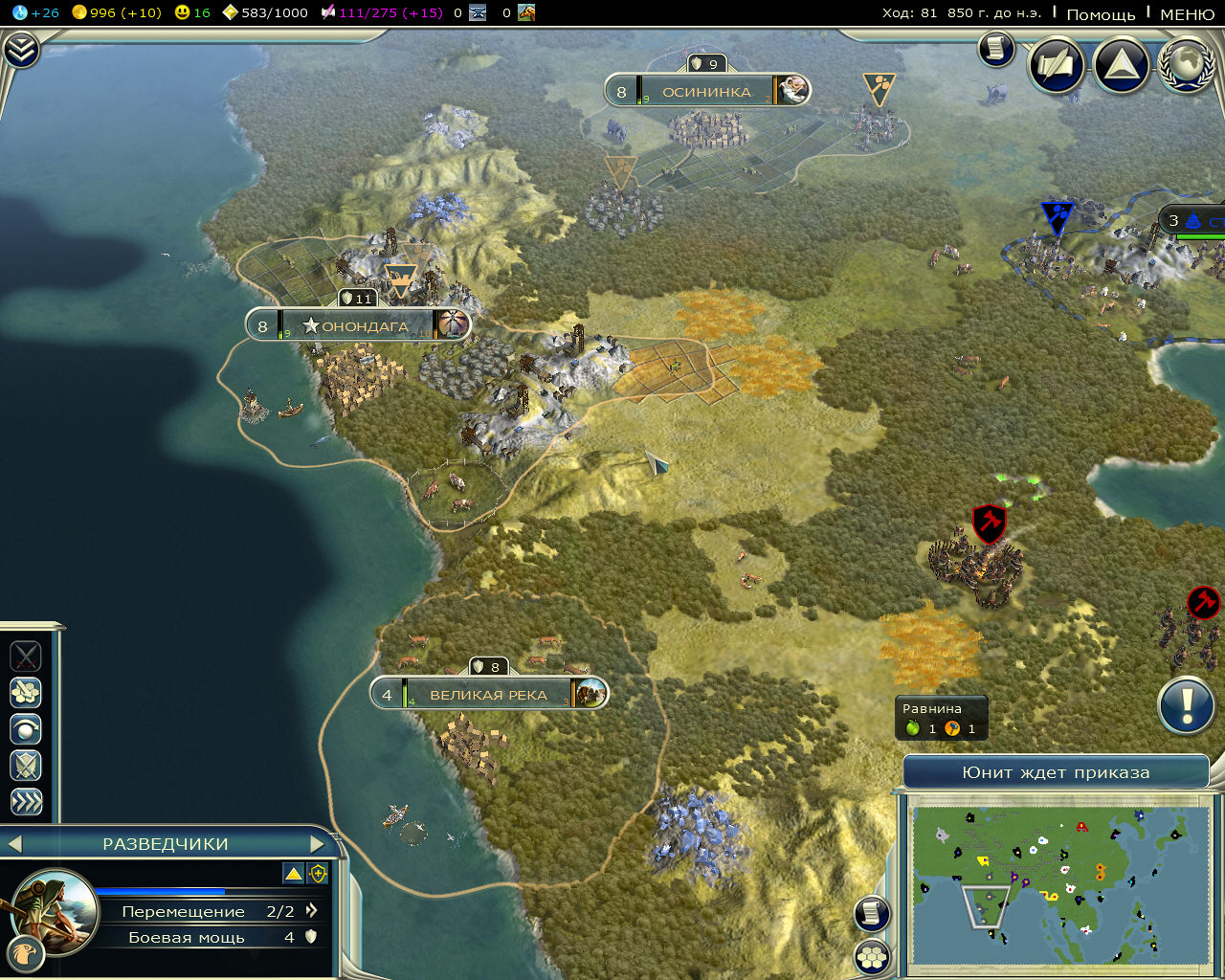This screenshot has width=1225, height=980.
Task: Open the scroll and quill round button
Action: tap(1057, 65)
